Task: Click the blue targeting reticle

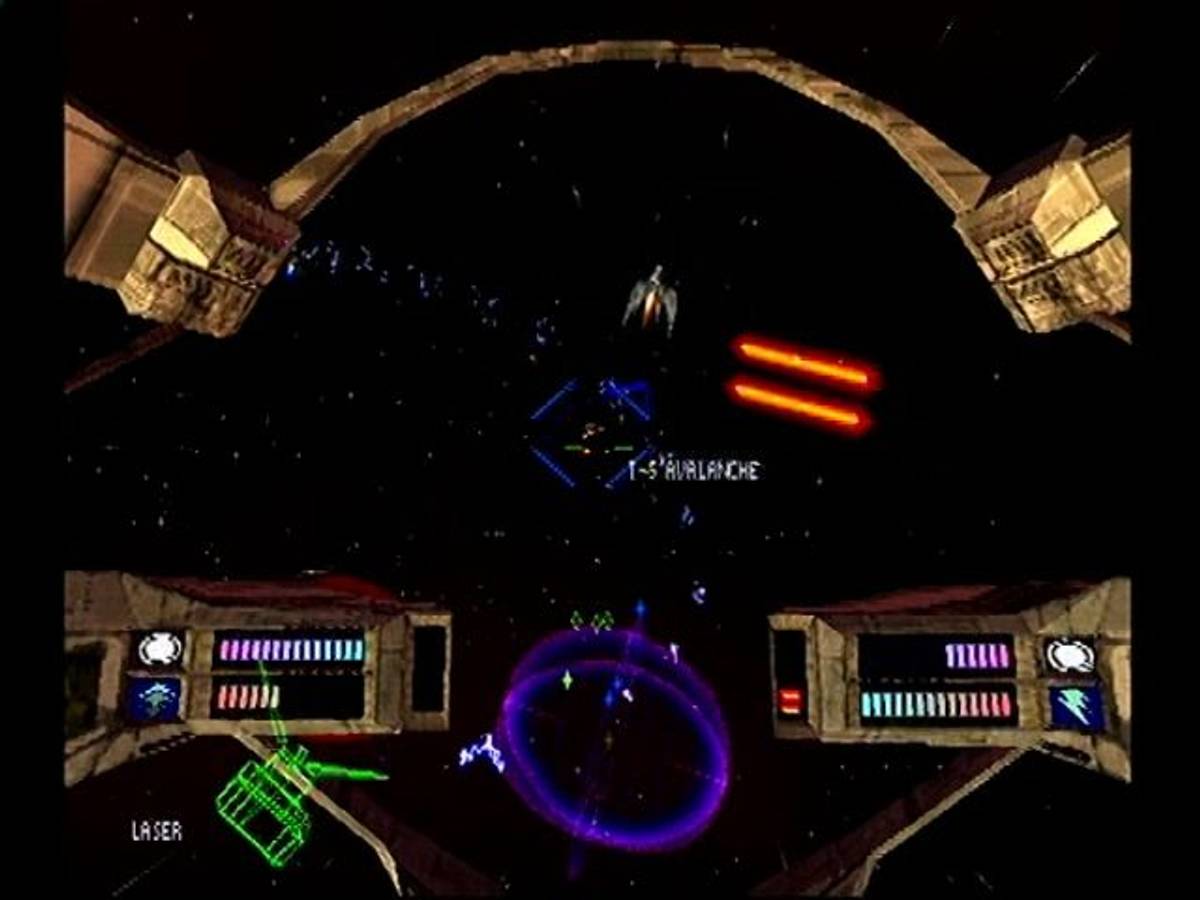Action: (x=592, y=433)
